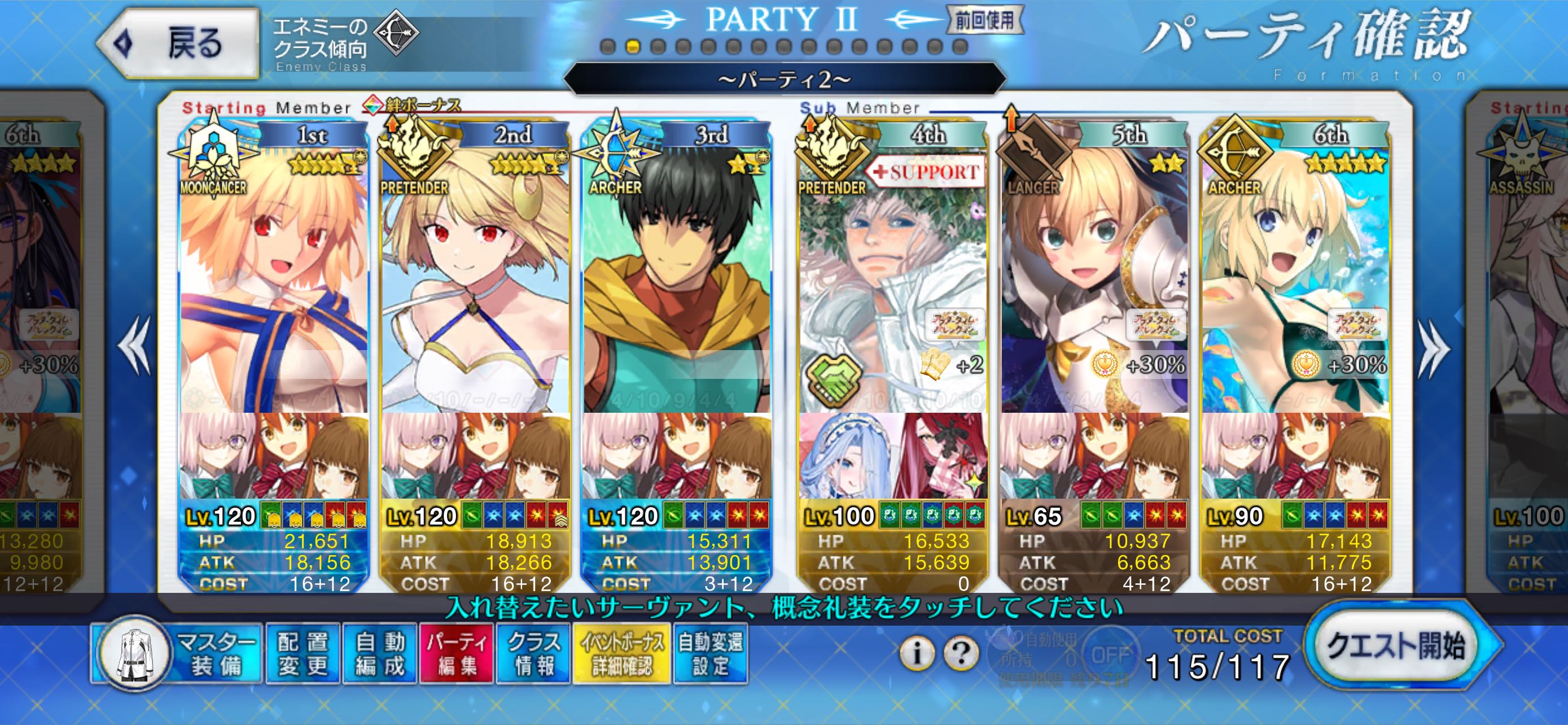Open イベントボーナス詳細確認 details
The height and width of the screenshot is (725, 1568).
(622, 654)
